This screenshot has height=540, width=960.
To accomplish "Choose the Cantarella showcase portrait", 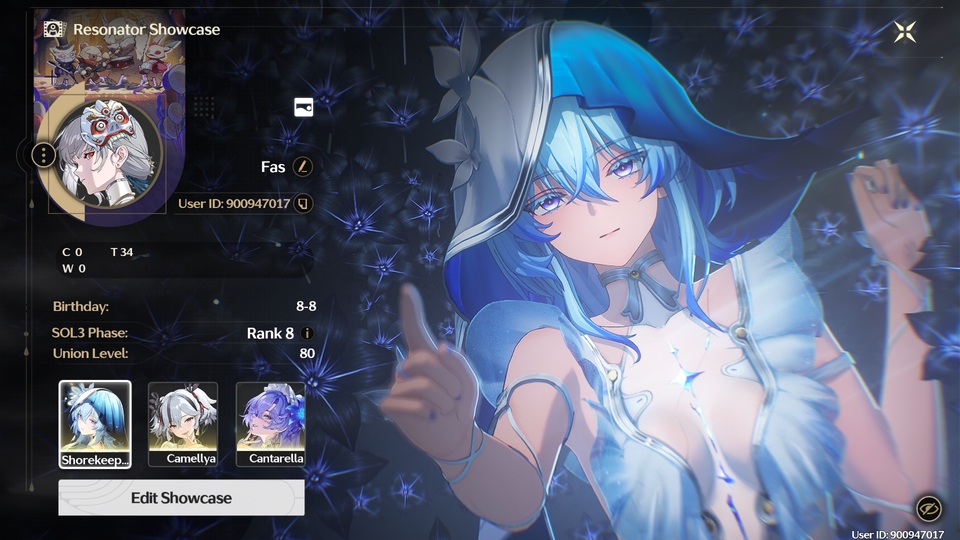I will pyautogui.click(x=271, y=424).
